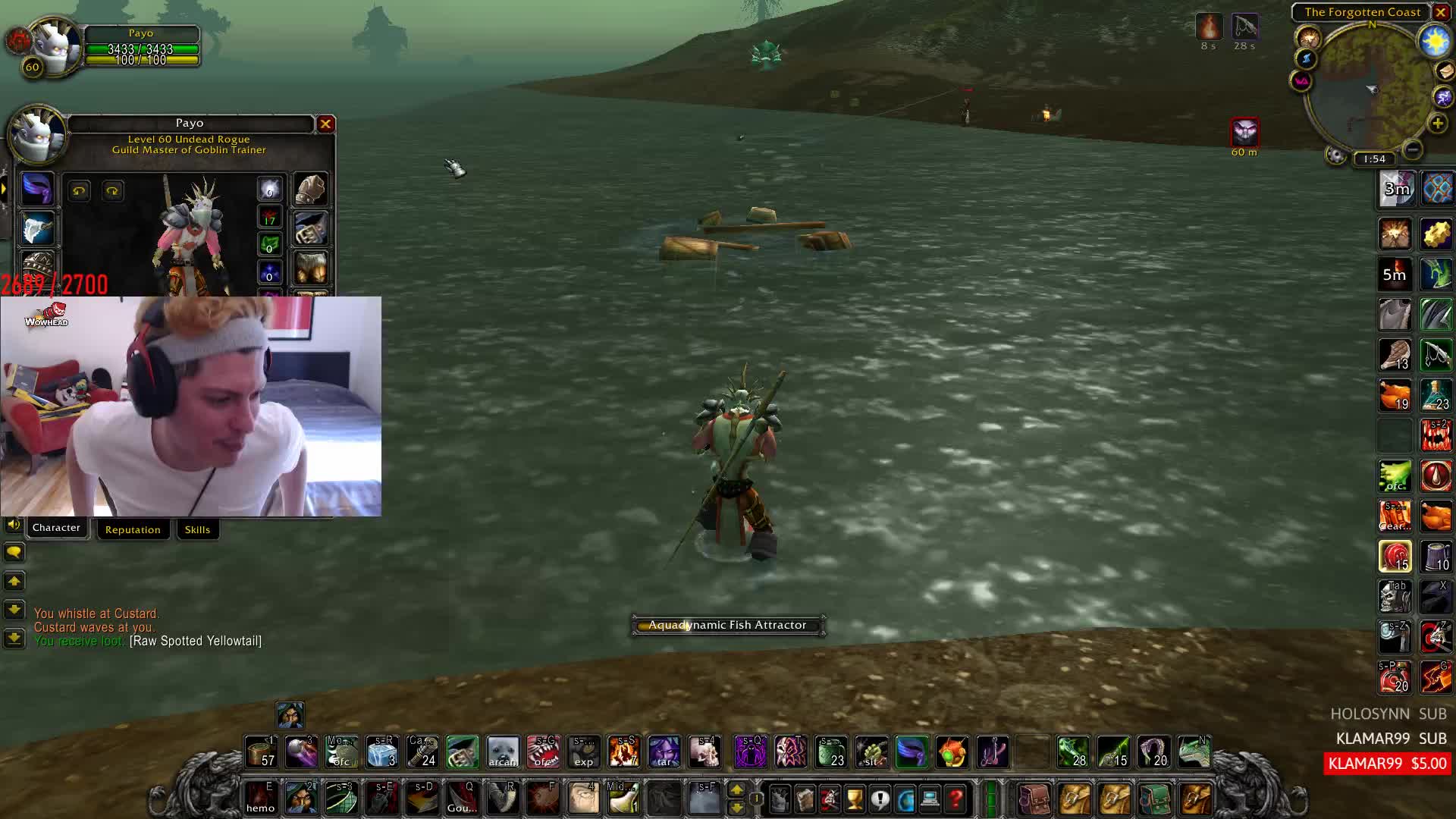Open the Skills tab
The image size is (1456, 819).
[x=197, y=529]
